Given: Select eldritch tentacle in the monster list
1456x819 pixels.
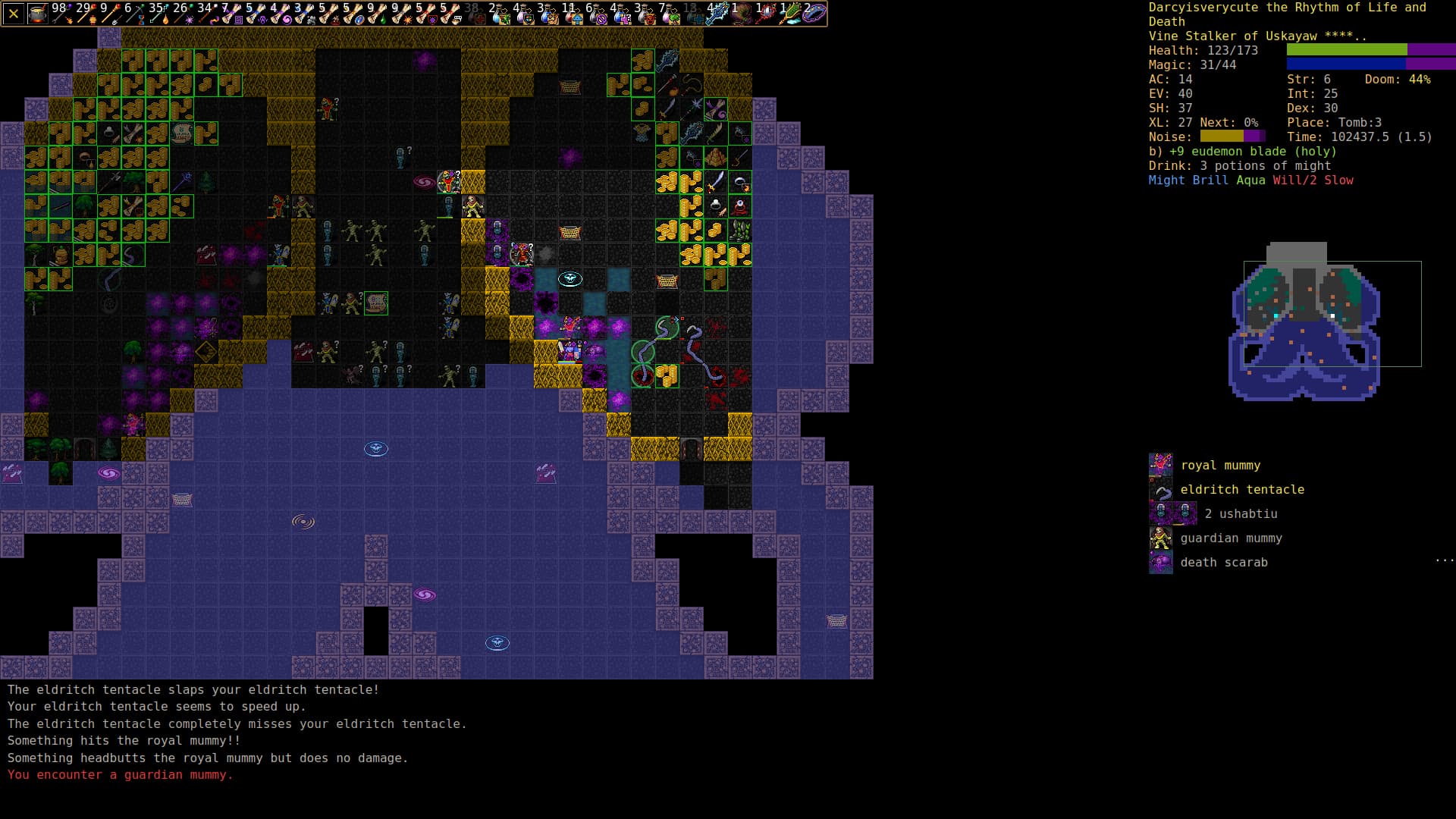Looking at the screenshot, I should 1241,490.
